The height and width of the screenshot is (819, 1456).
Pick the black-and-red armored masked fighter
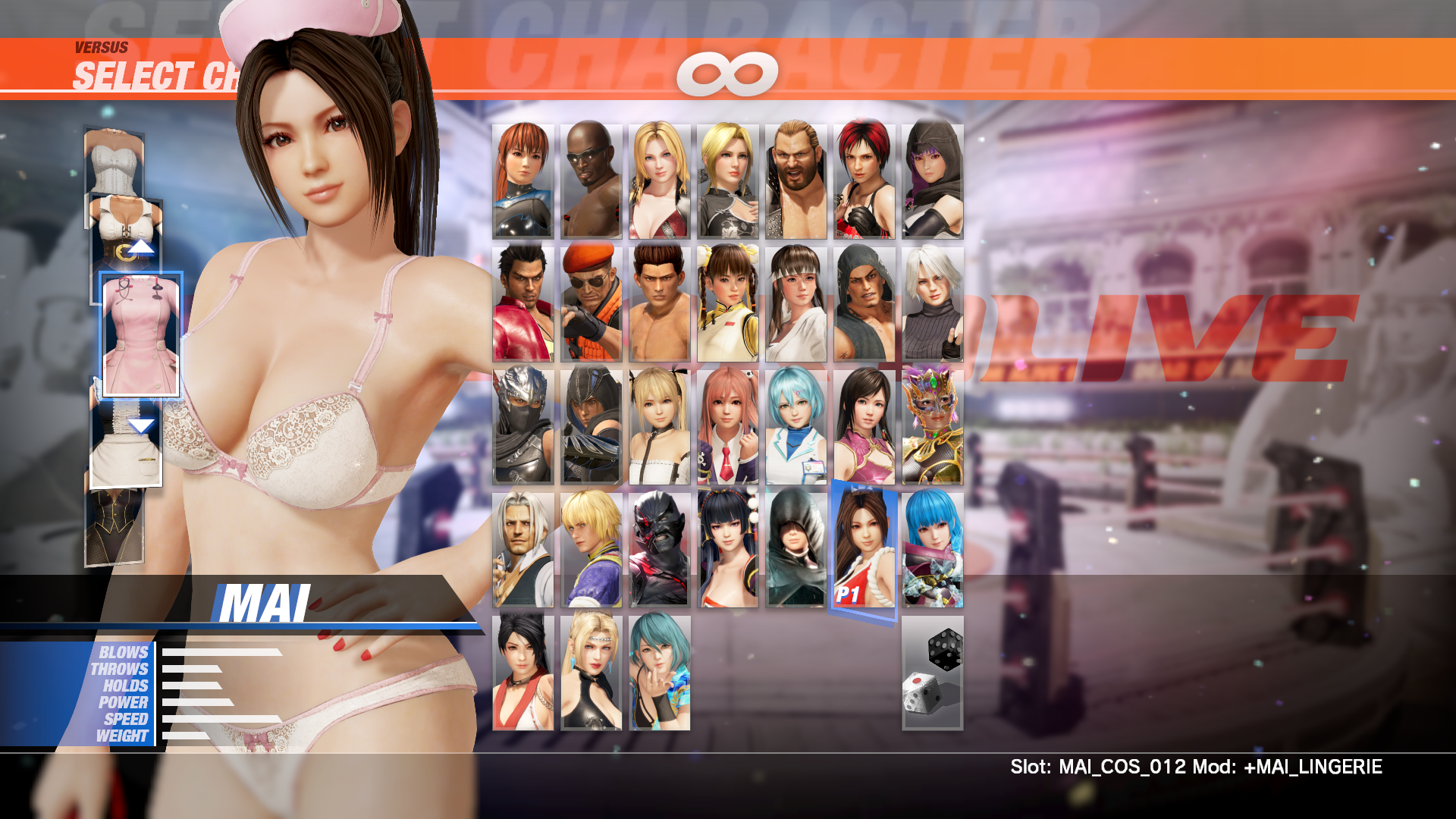coord(659,549)
